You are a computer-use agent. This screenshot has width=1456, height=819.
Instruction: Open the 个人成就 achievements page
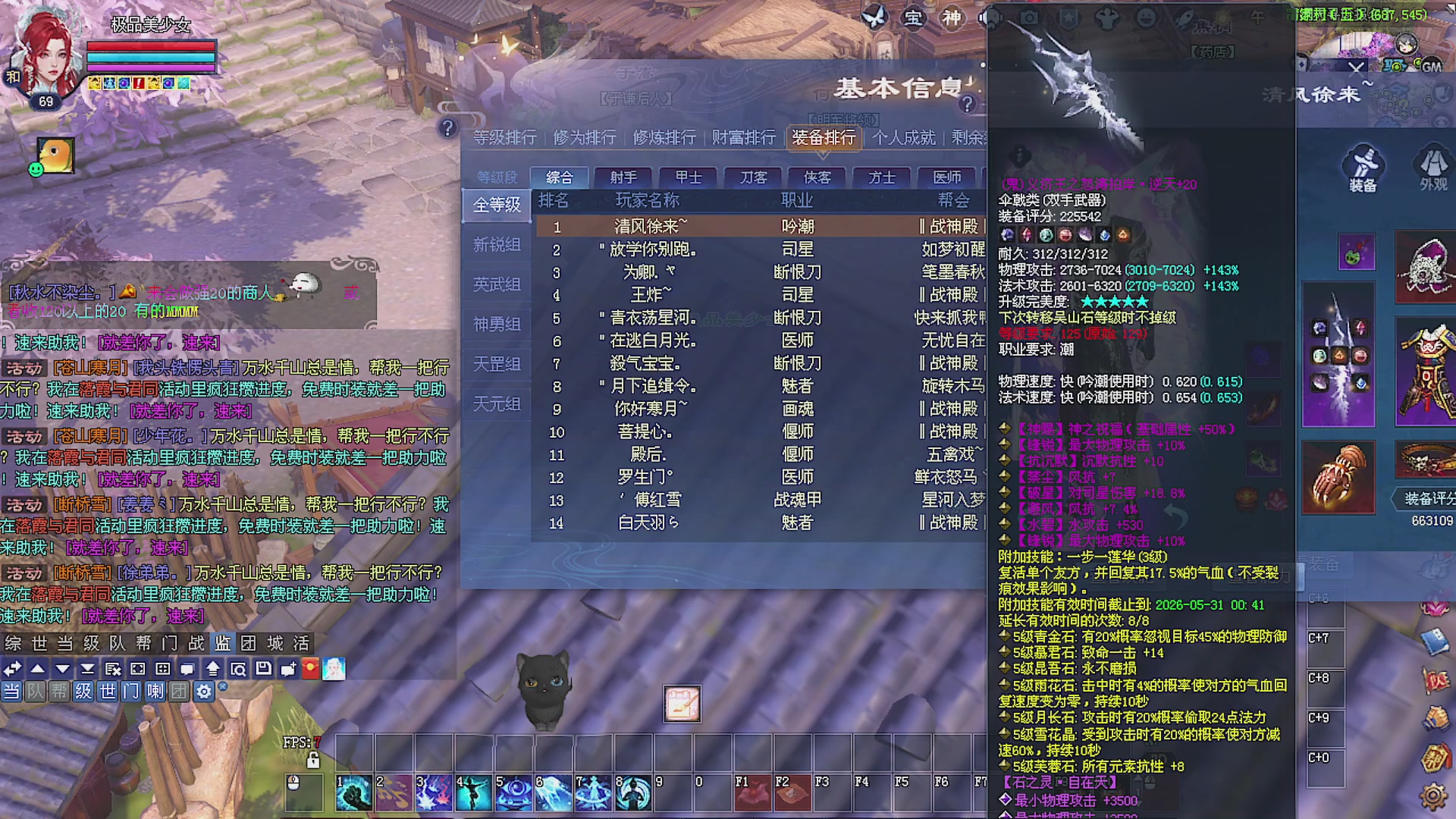coord(904,138)
